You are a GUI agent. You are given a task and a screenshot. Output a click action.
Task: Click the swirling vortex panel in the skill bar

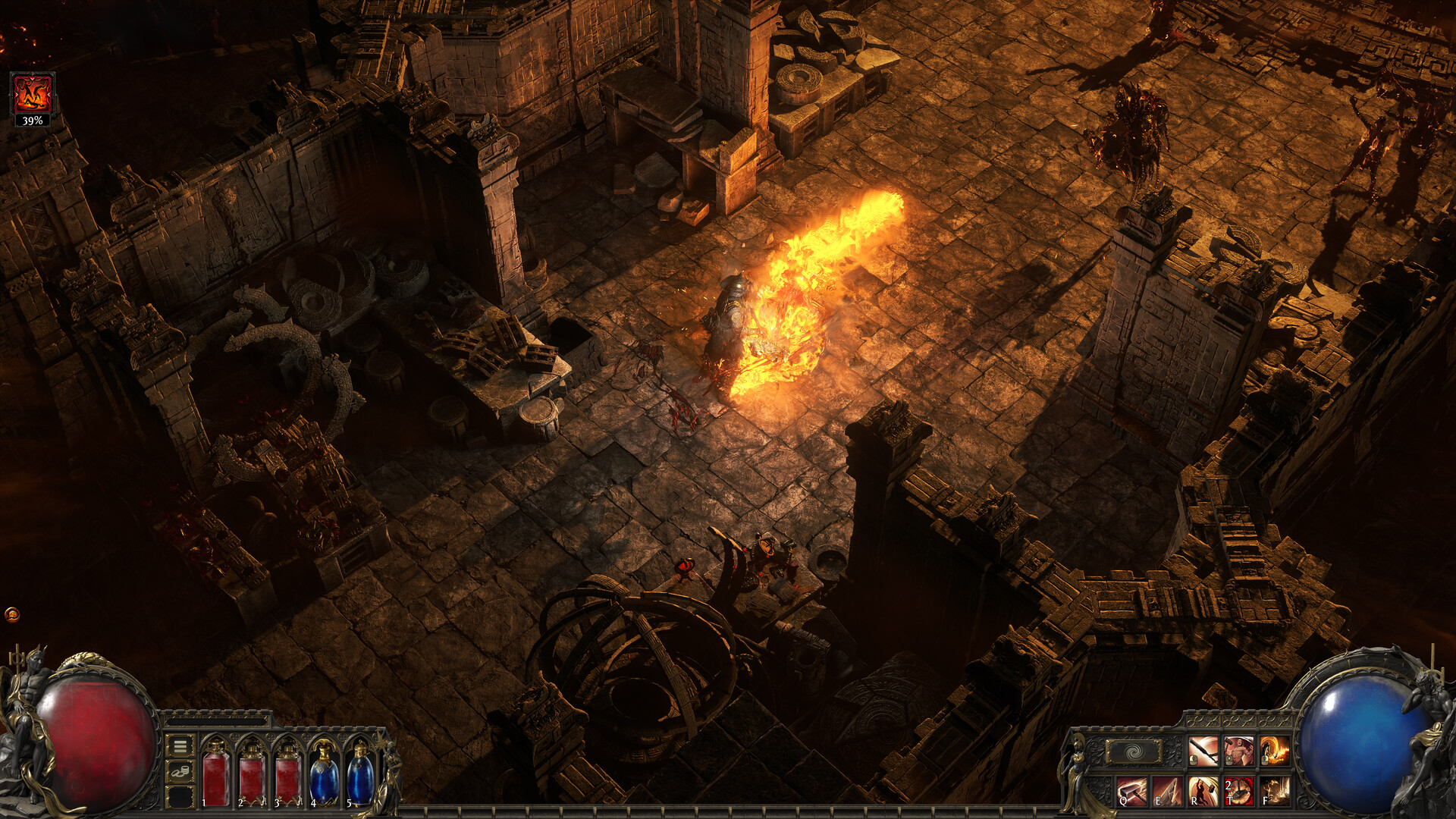(1132, 752)
